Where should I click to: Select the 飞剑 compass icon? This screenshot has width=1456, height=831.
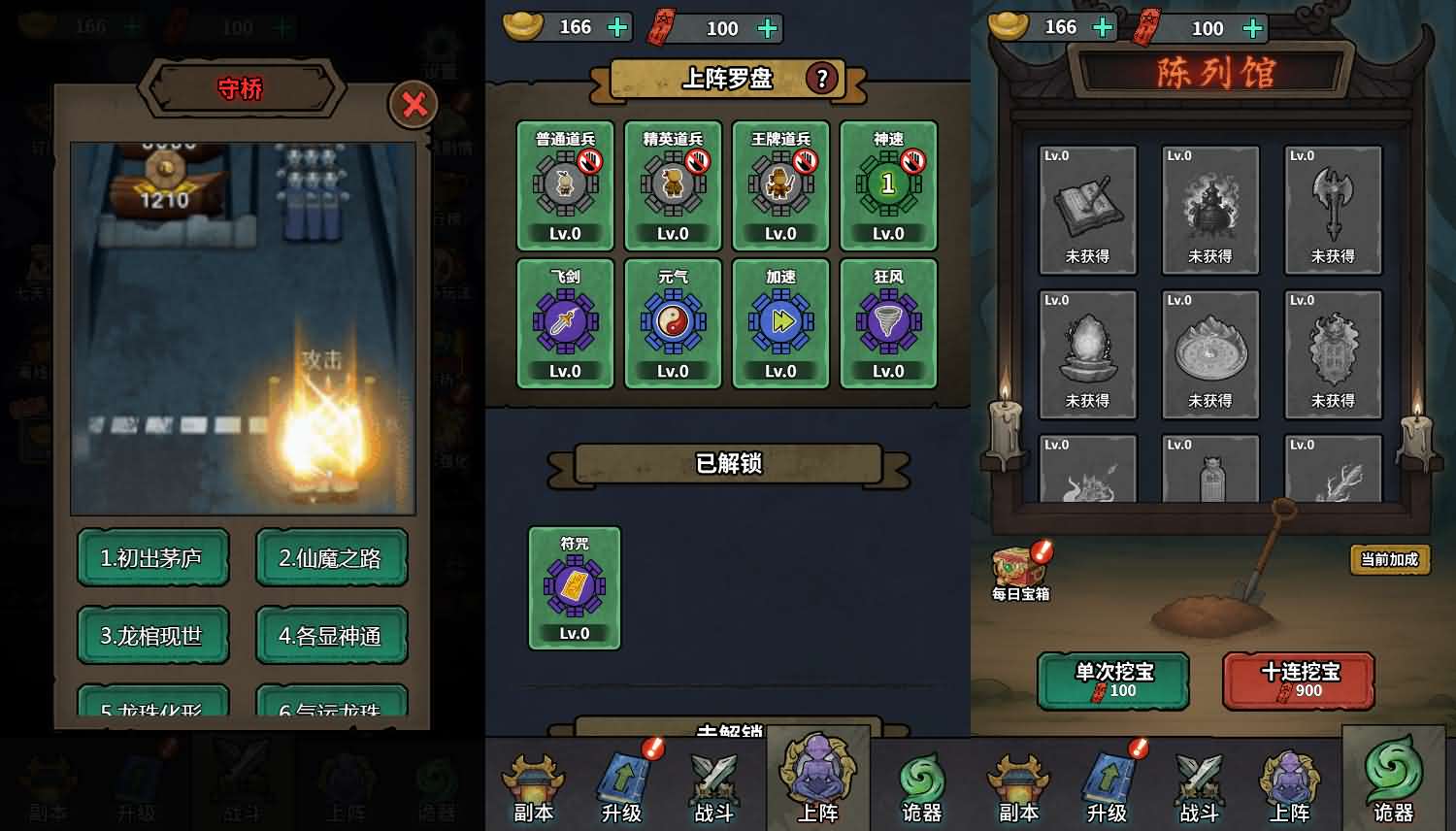point(565,321)
